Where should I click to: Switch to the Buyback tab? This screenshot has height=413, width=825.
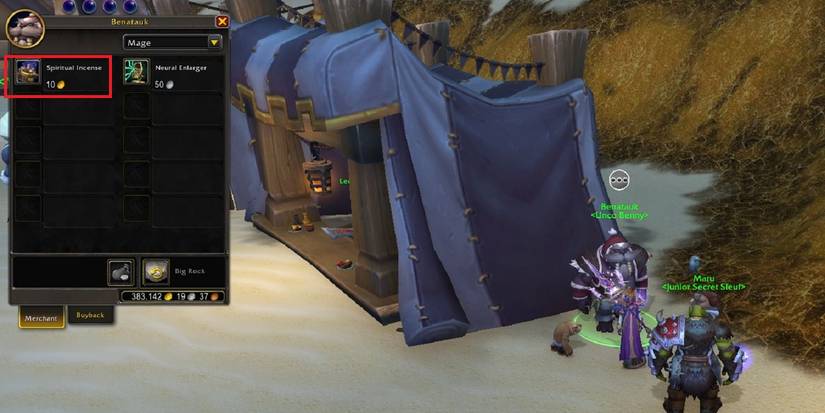click(90, 315)
